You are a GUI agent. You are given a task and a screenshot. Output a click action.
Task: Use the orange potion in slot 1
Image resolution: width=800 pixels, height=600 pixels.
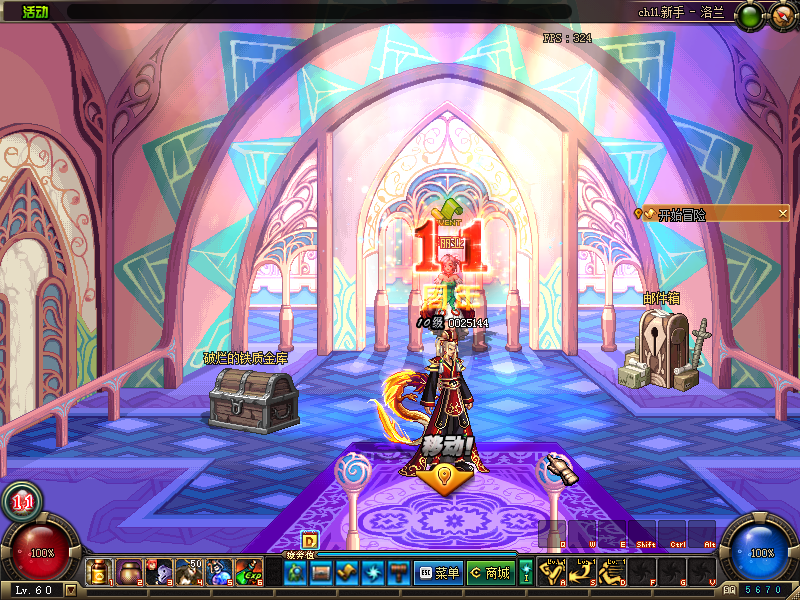pyautogui.click(x=98, y=572)
